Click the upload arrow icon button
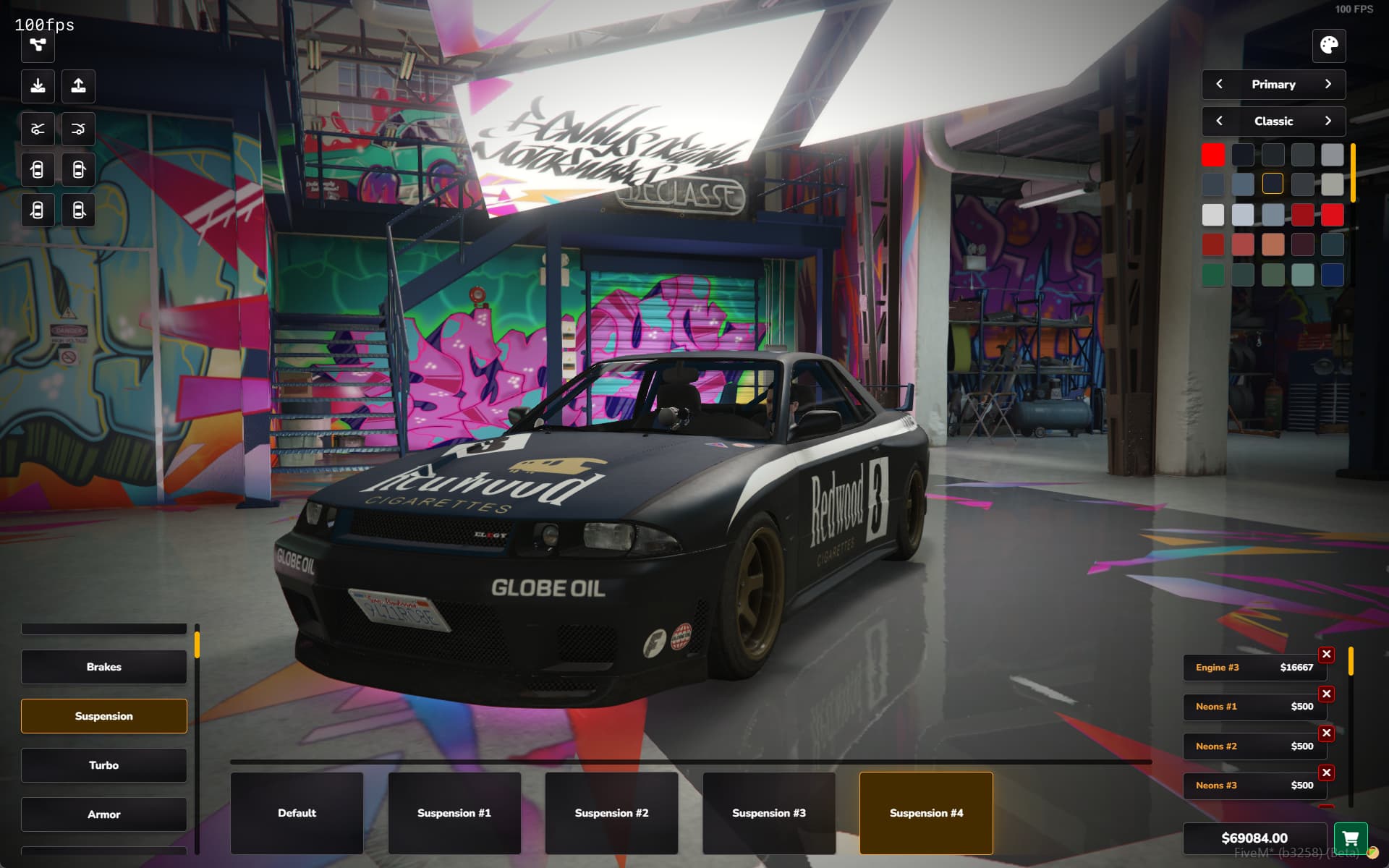 click(78, 86)
